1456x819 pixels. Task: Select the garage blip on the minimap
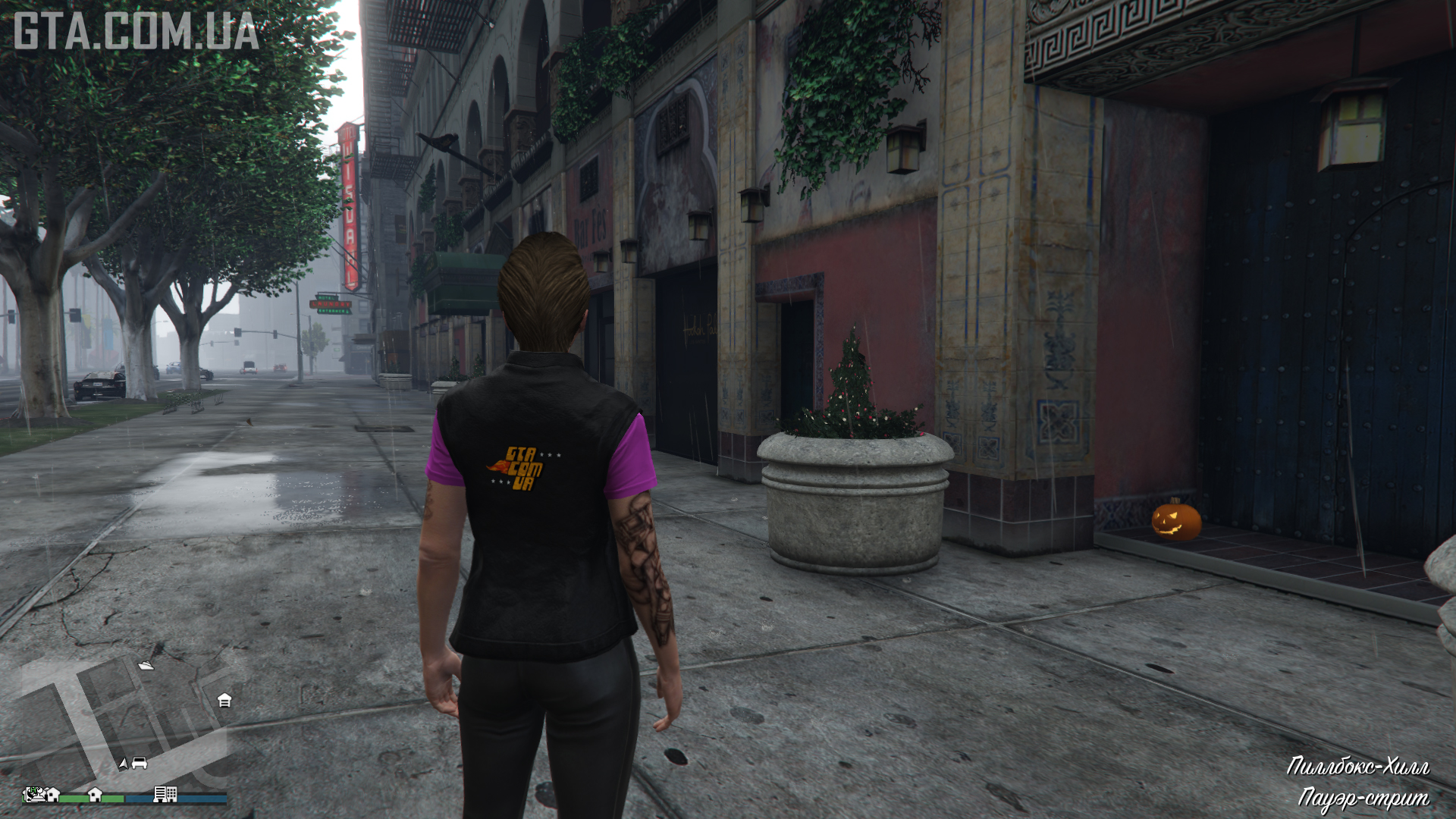(224, 700)
